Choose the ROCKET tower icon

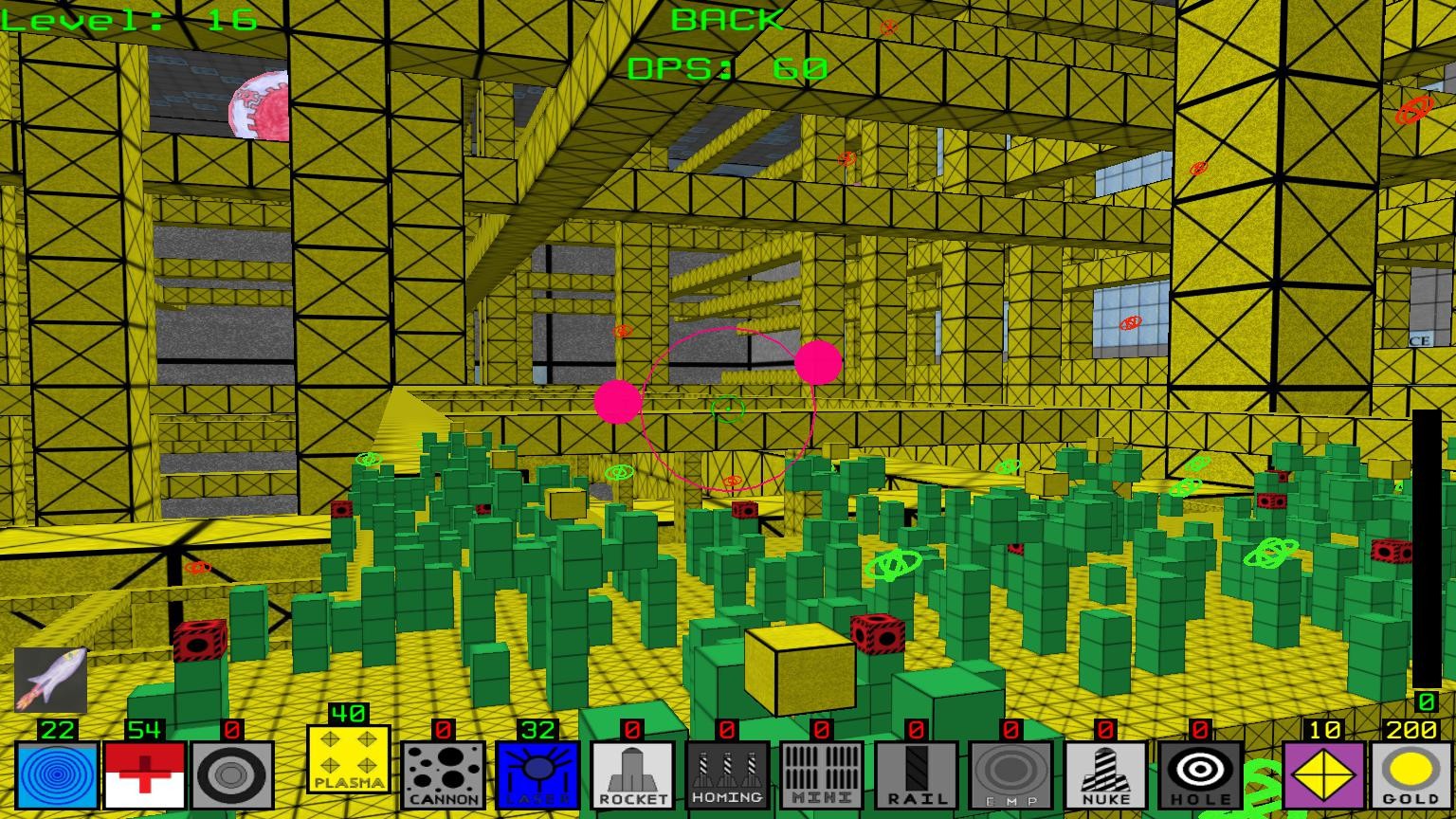[x=634, y=775]
